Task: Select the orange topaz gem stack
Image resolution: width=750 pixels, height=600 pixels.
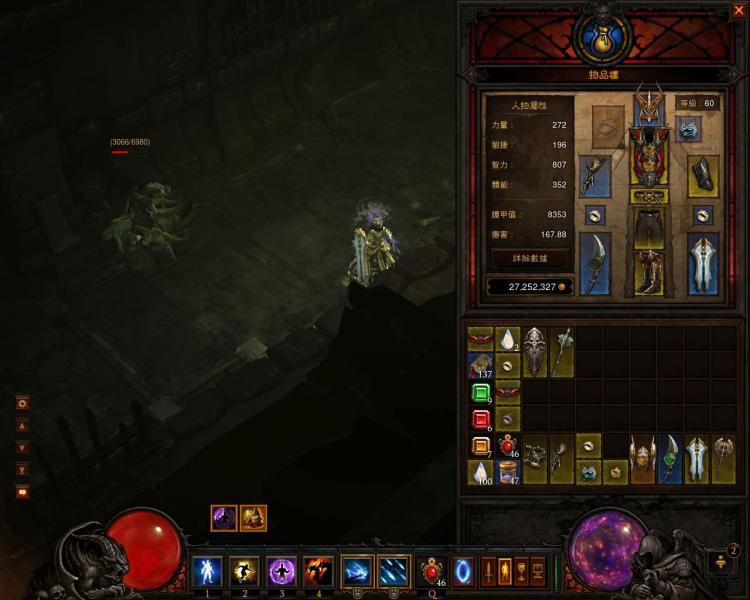Action: coord(480,446)
